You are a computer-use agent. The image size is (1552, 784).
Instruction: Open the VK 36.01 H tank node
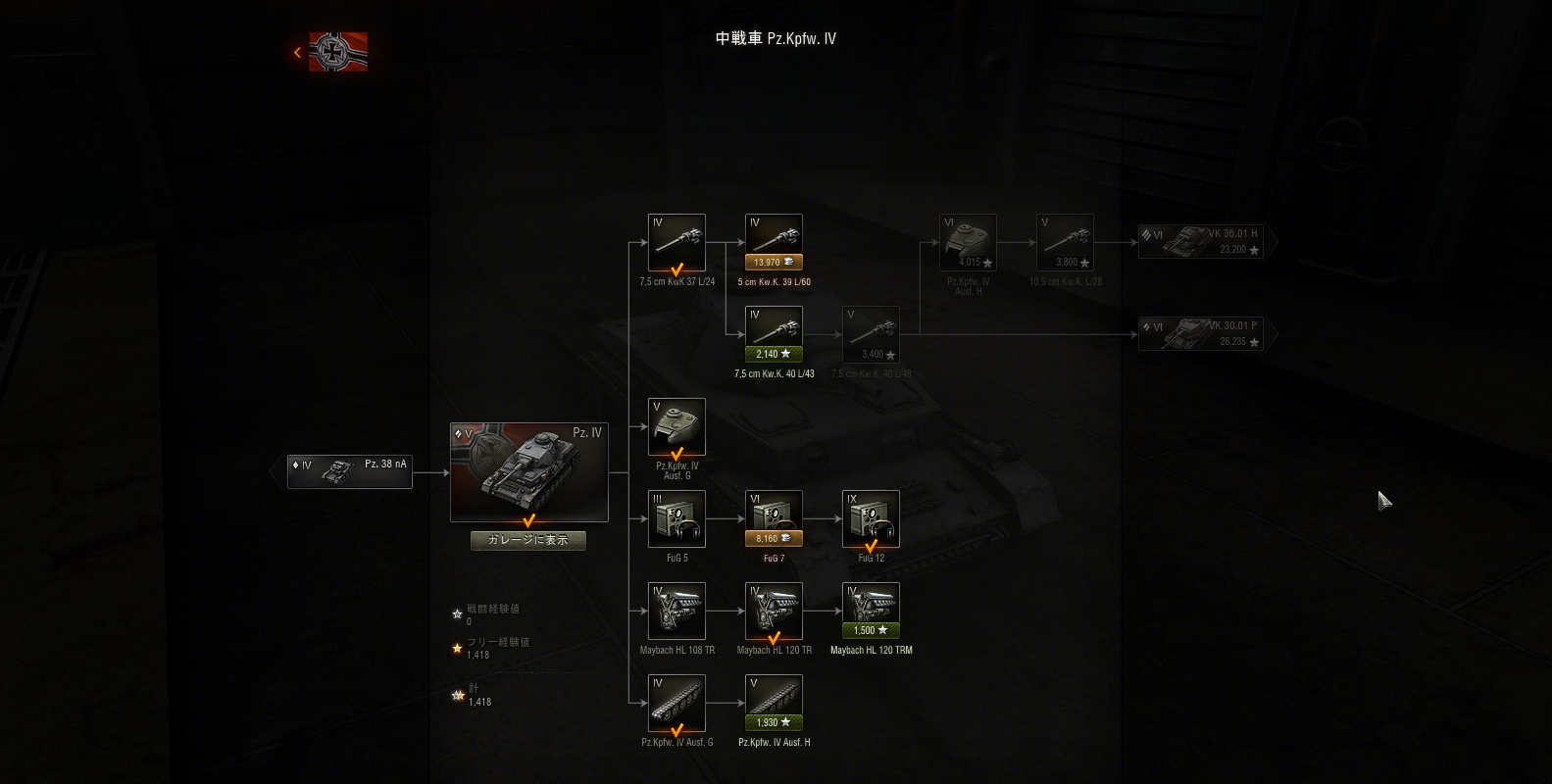(x=1202, y=241)
